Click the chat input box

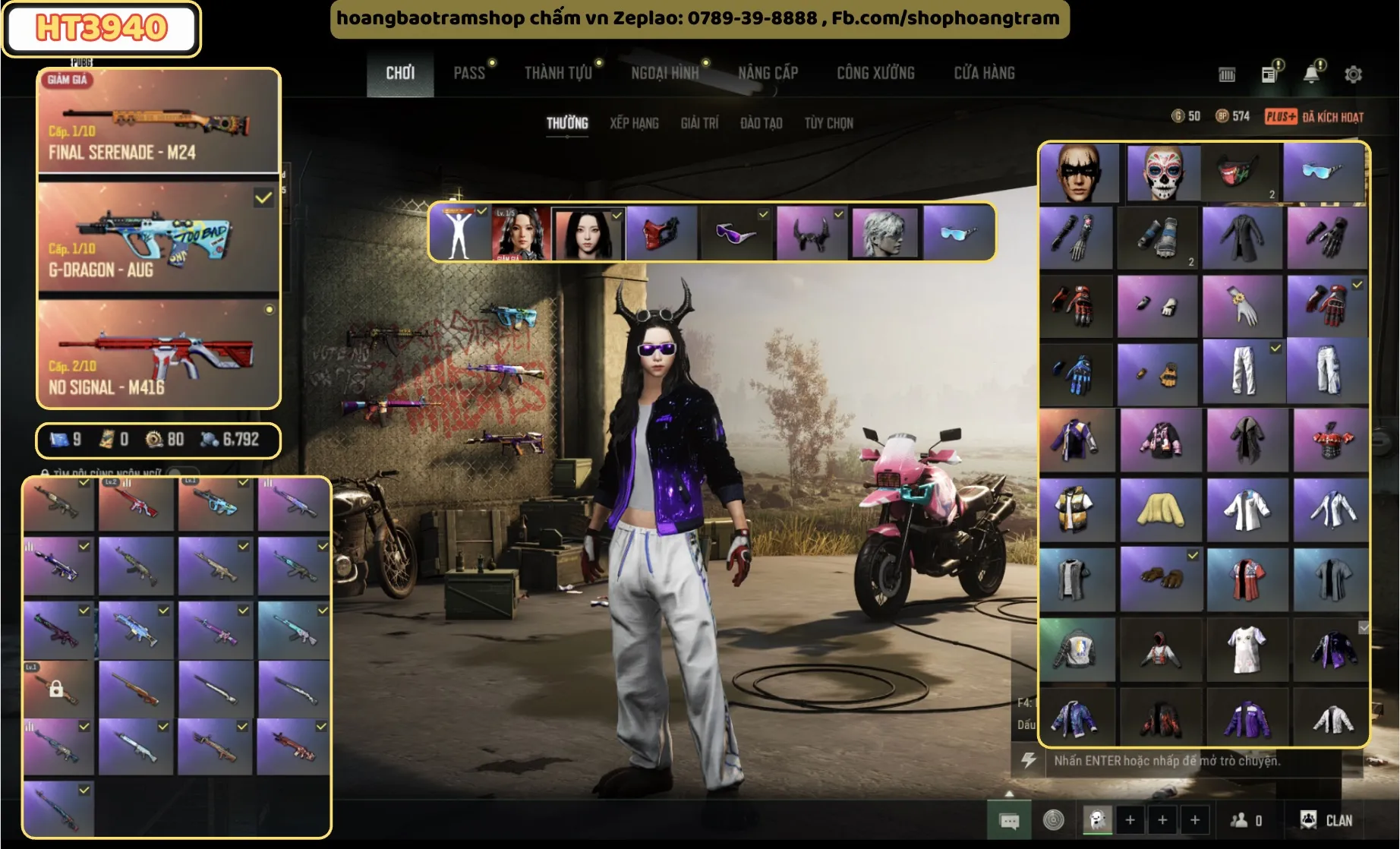tap(1192, 761)
